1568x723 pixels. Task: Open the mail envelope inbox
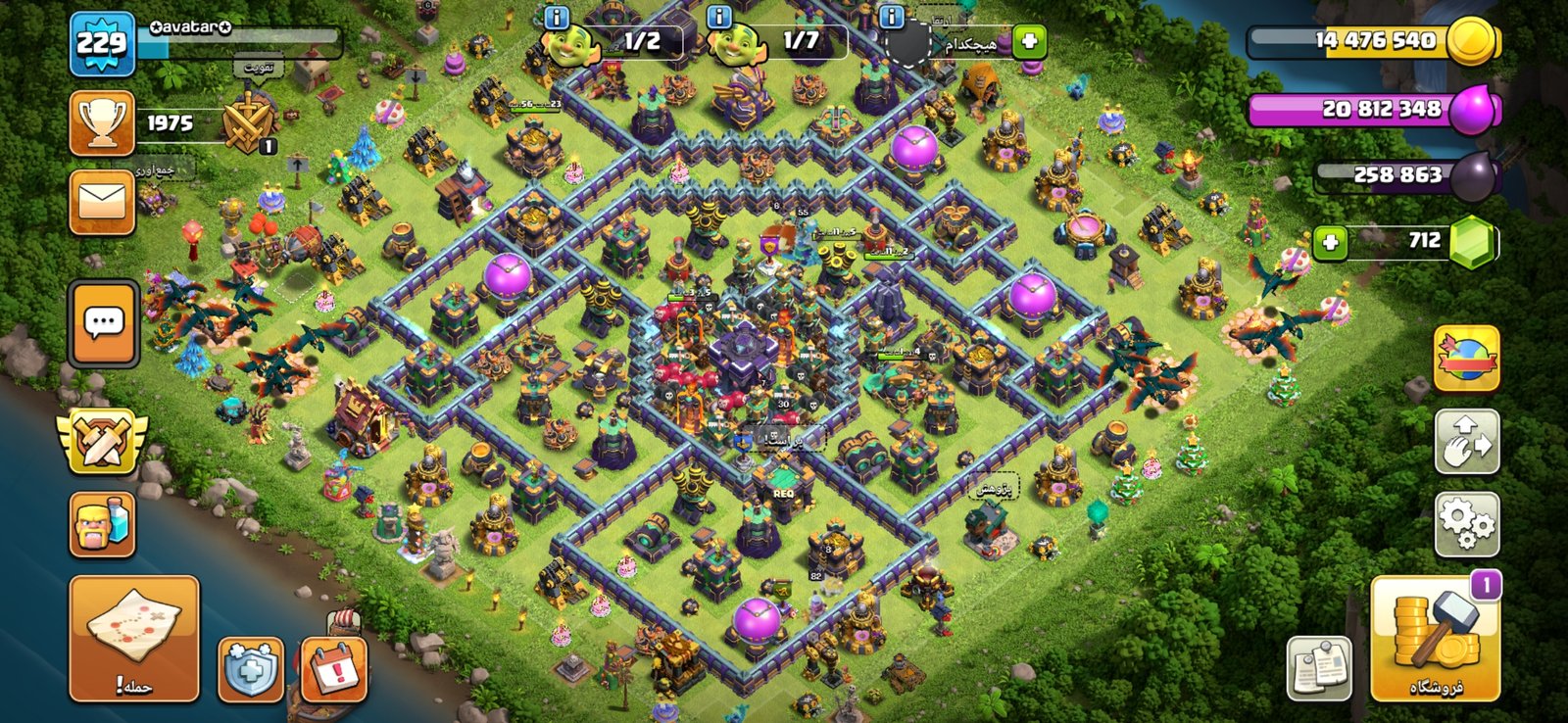[102, 203]
